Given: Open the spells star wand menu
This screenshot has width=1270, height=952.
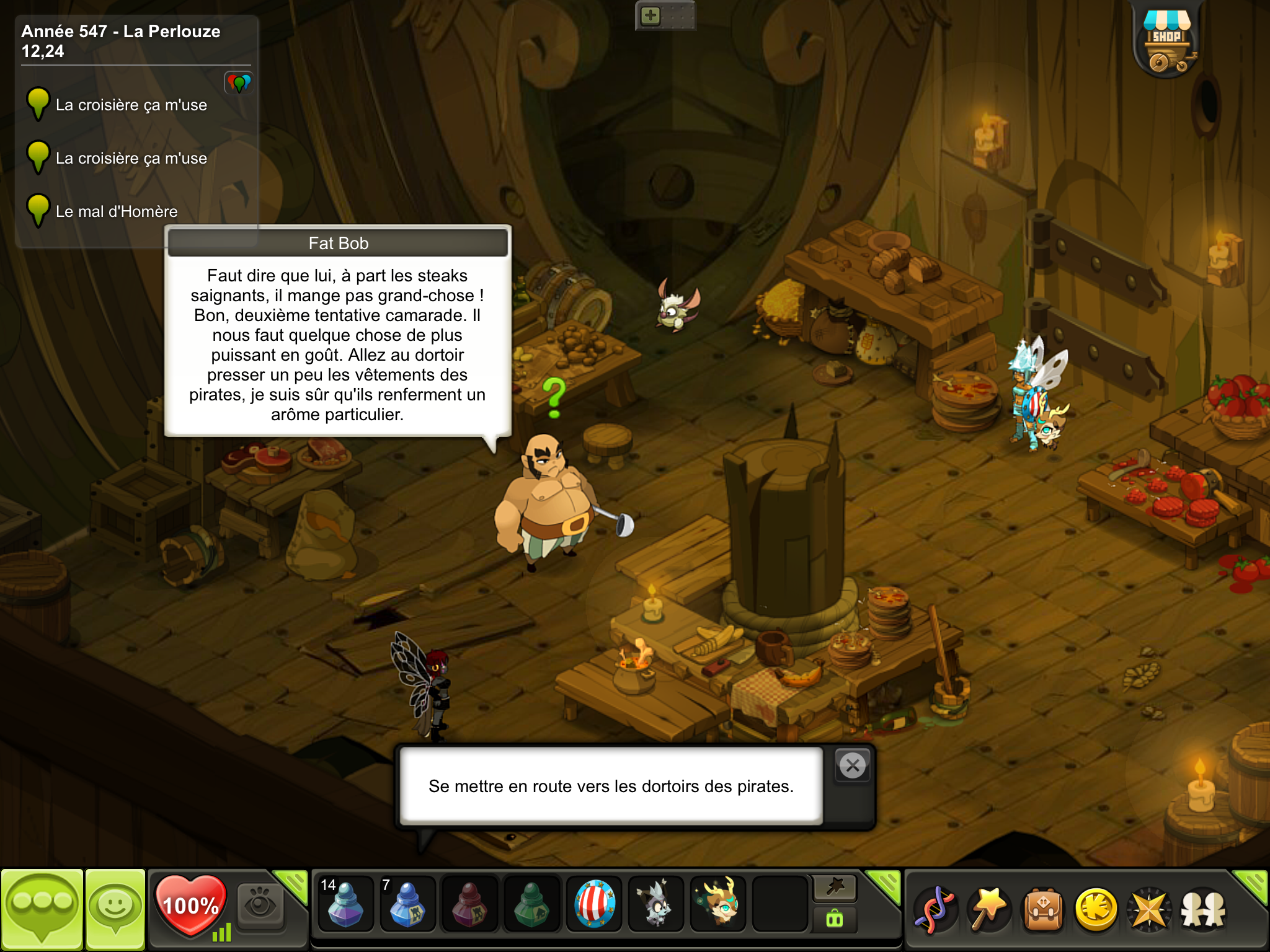Looking at the screenshot, I should [x=988, y=910].
